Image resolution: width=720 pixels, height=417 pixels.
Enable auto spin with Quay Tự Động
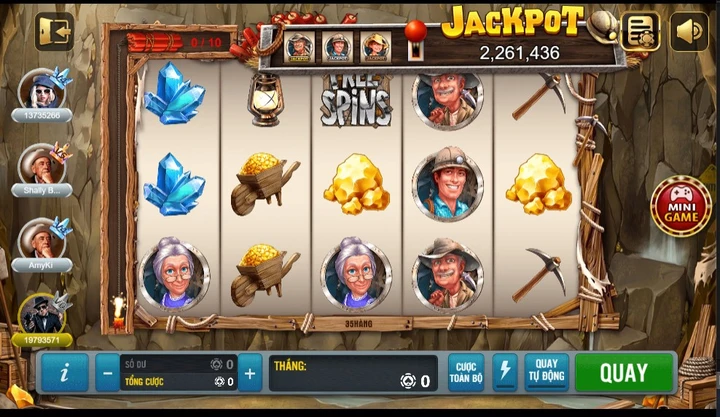click(x=546, y=373)
